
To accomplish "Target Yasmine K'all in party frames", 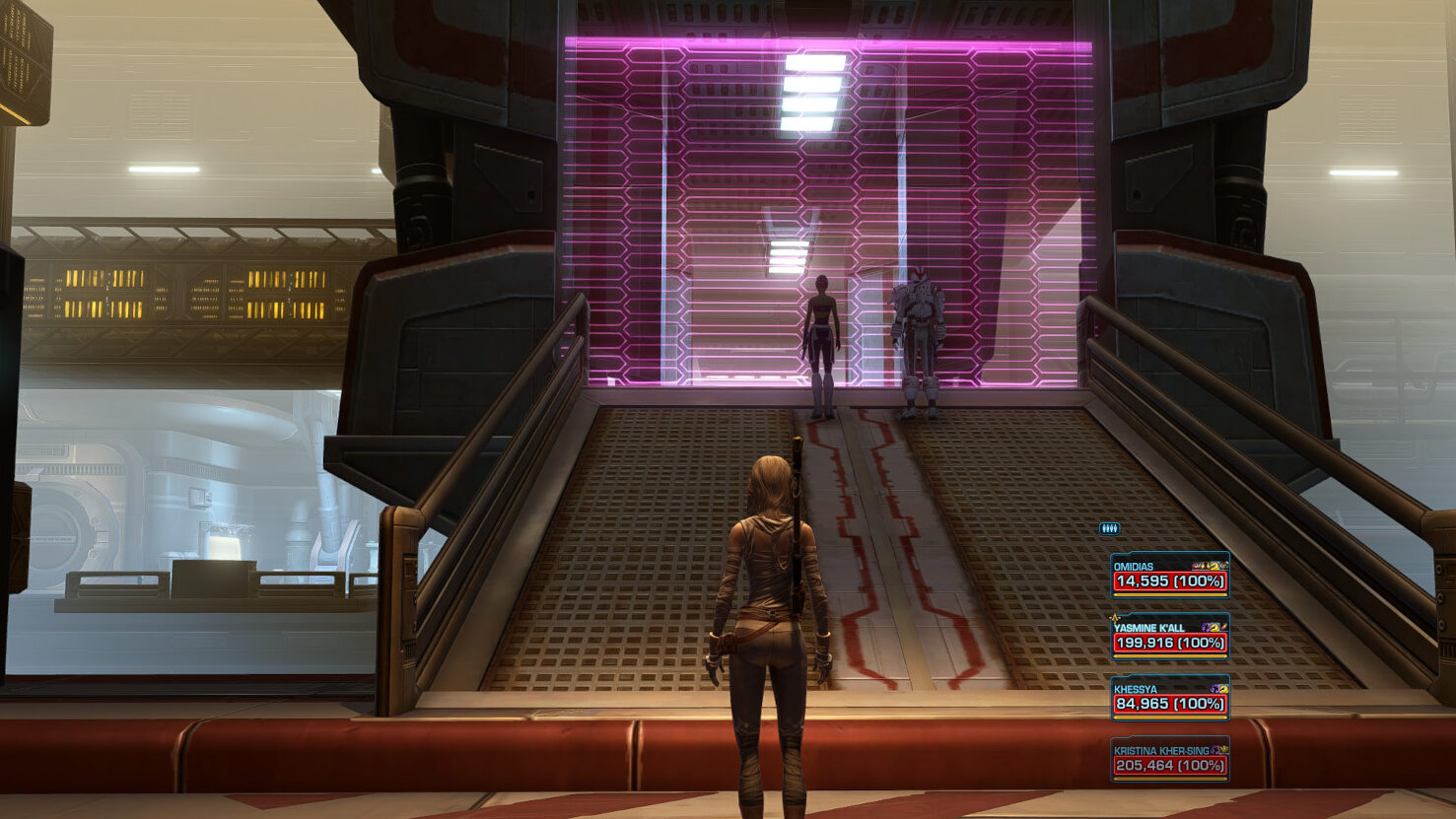I will (x=1169, y=637).
